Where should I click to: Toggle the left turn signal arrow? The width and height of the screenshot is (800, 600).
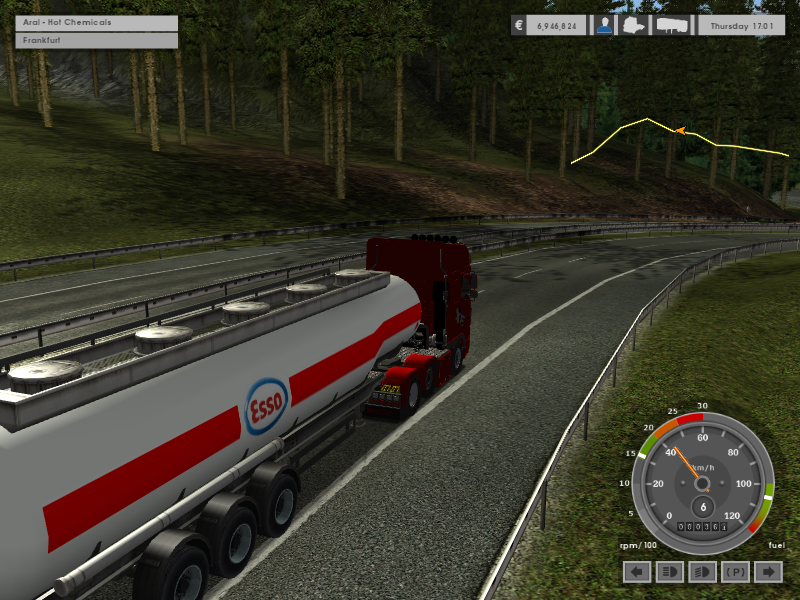[637, 571]
